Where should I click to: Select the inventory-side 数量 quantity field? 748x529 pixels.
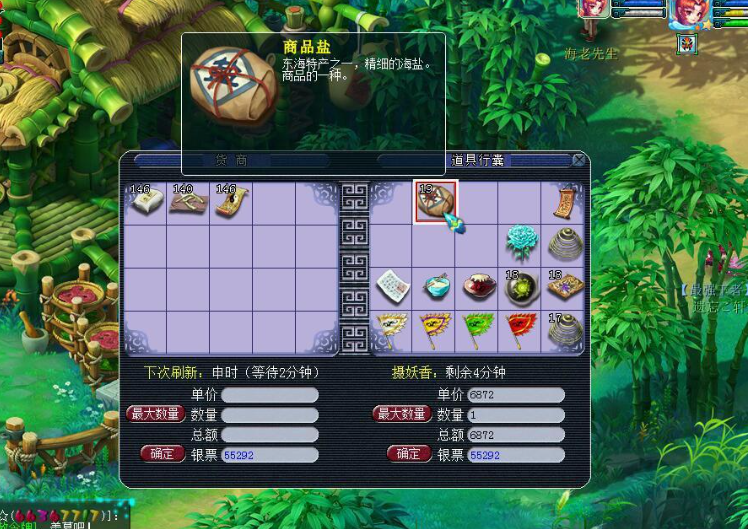pyautogui.click(x=516, y=415)
